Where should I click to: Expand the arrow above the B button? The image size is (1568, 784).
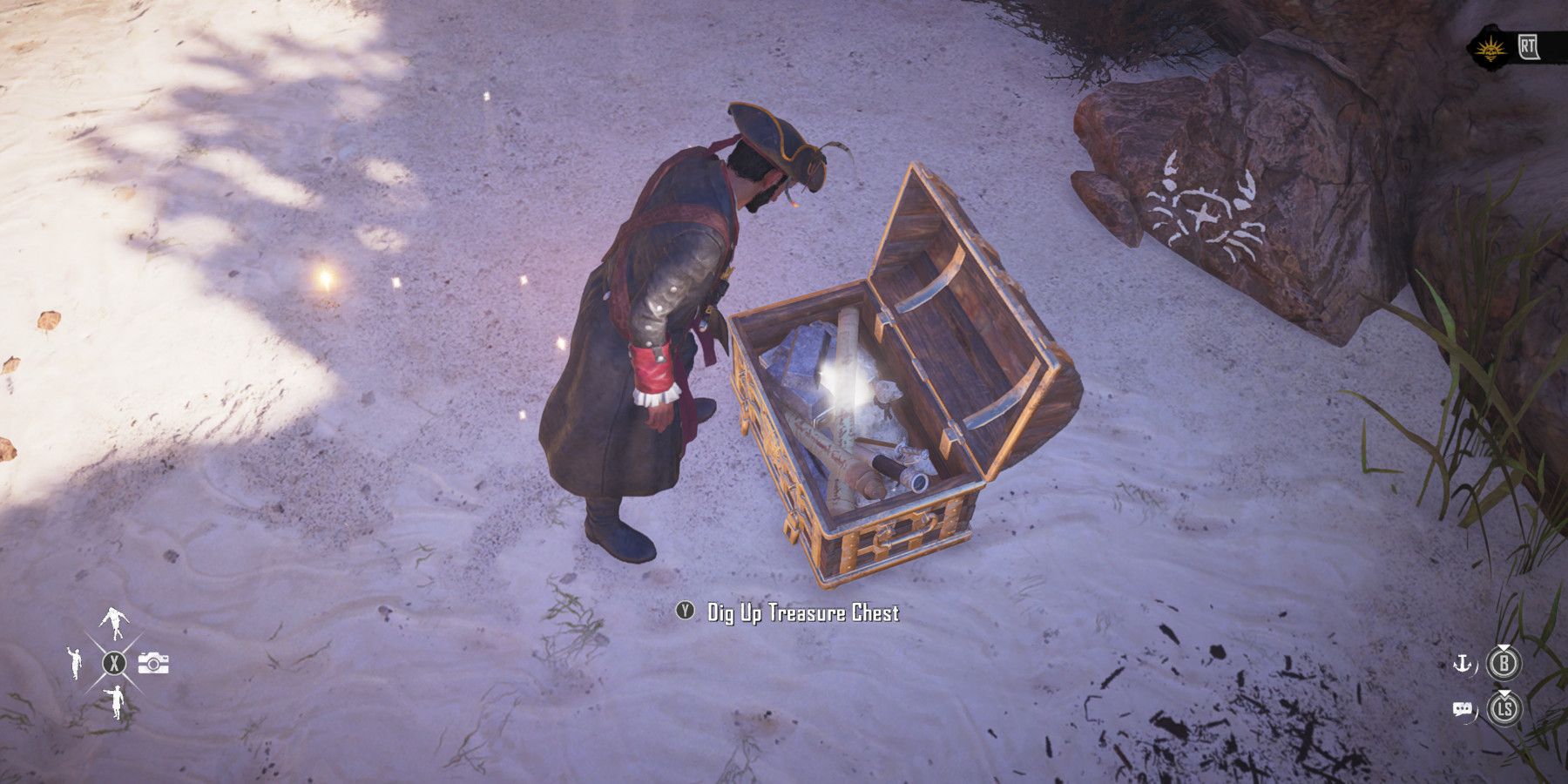[1504, 646]
